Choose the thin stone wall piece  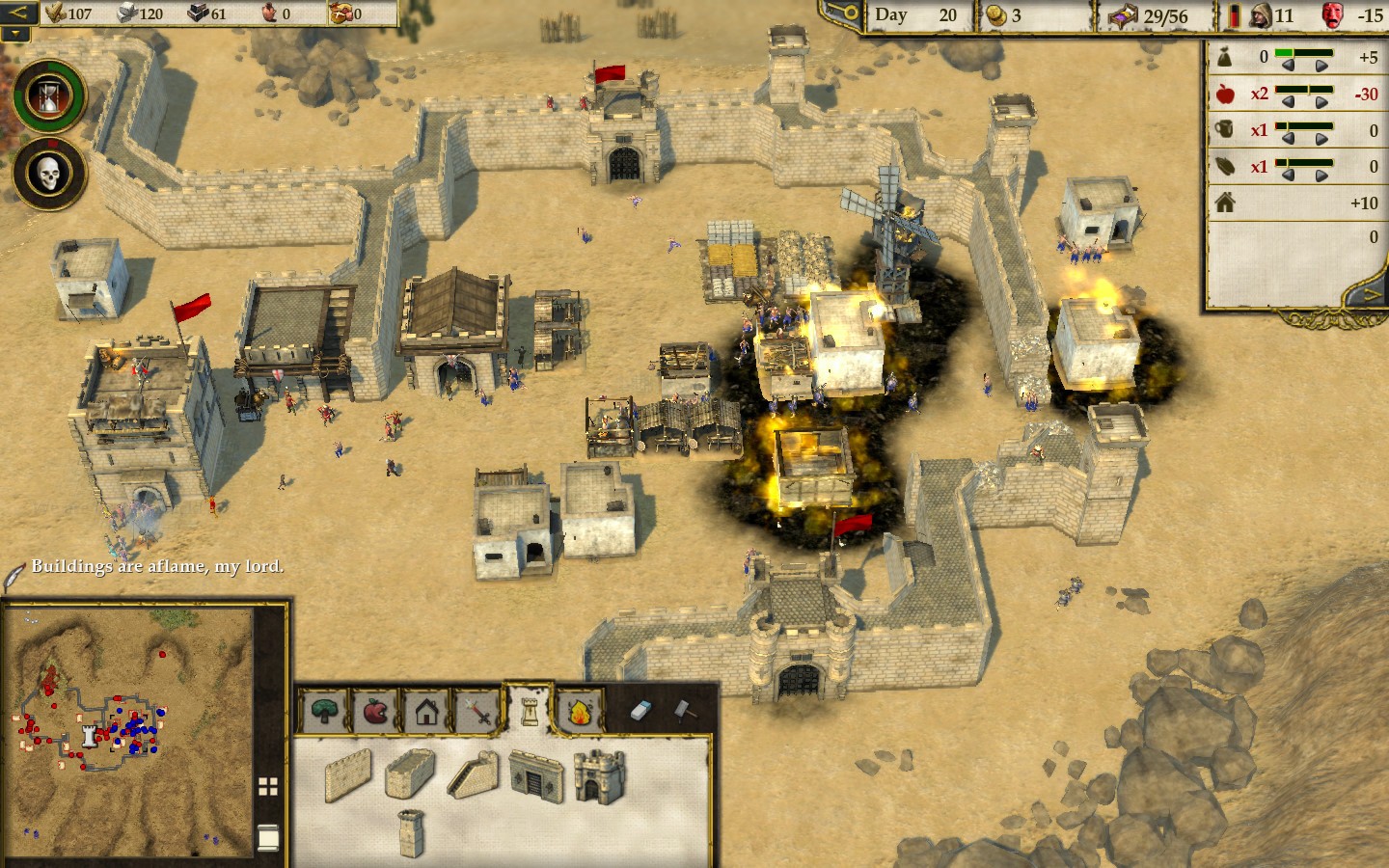click(348, 775)
